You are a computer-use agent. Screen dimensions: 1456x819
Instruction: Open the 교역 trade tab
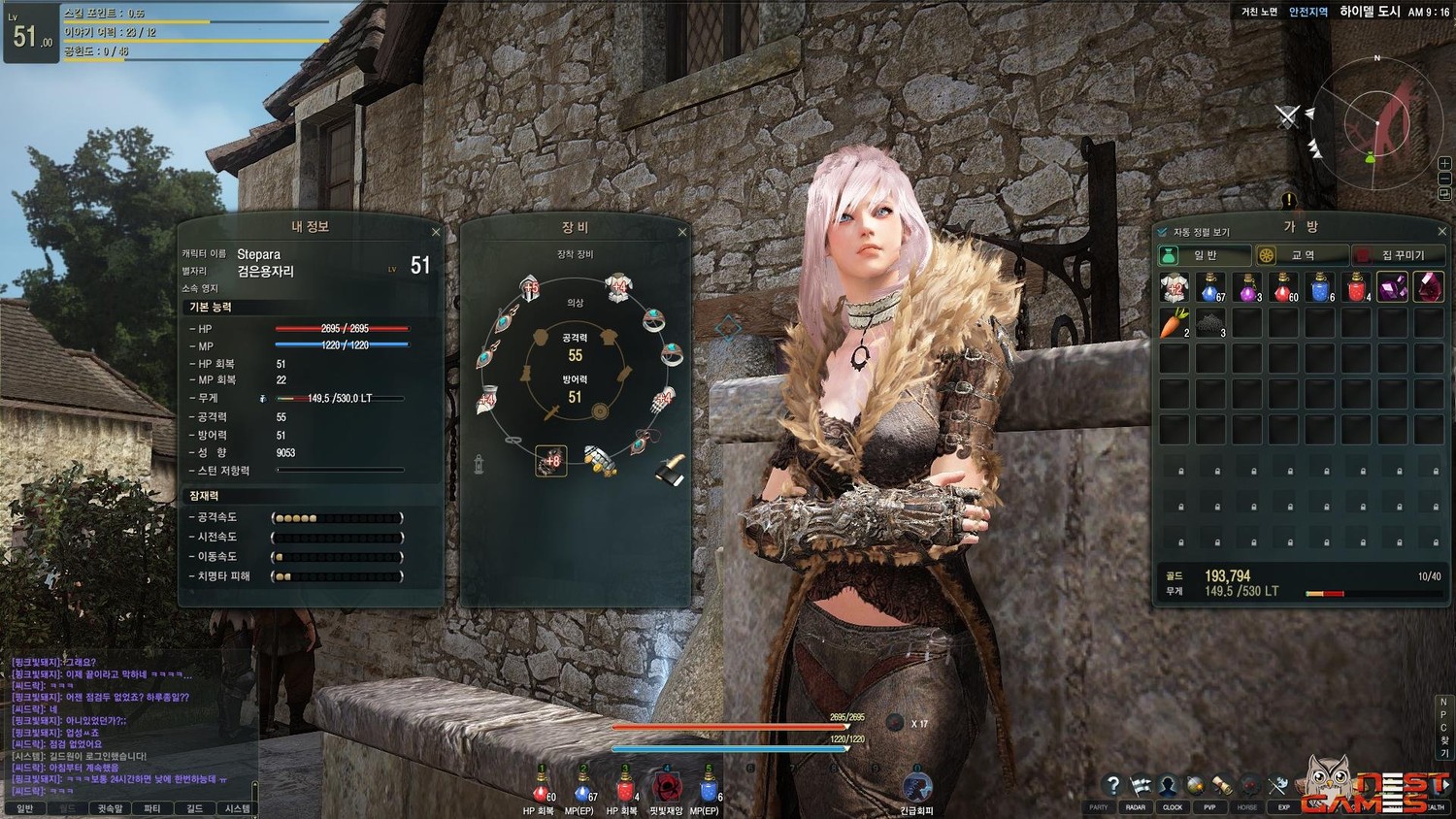pos(1302,255)
